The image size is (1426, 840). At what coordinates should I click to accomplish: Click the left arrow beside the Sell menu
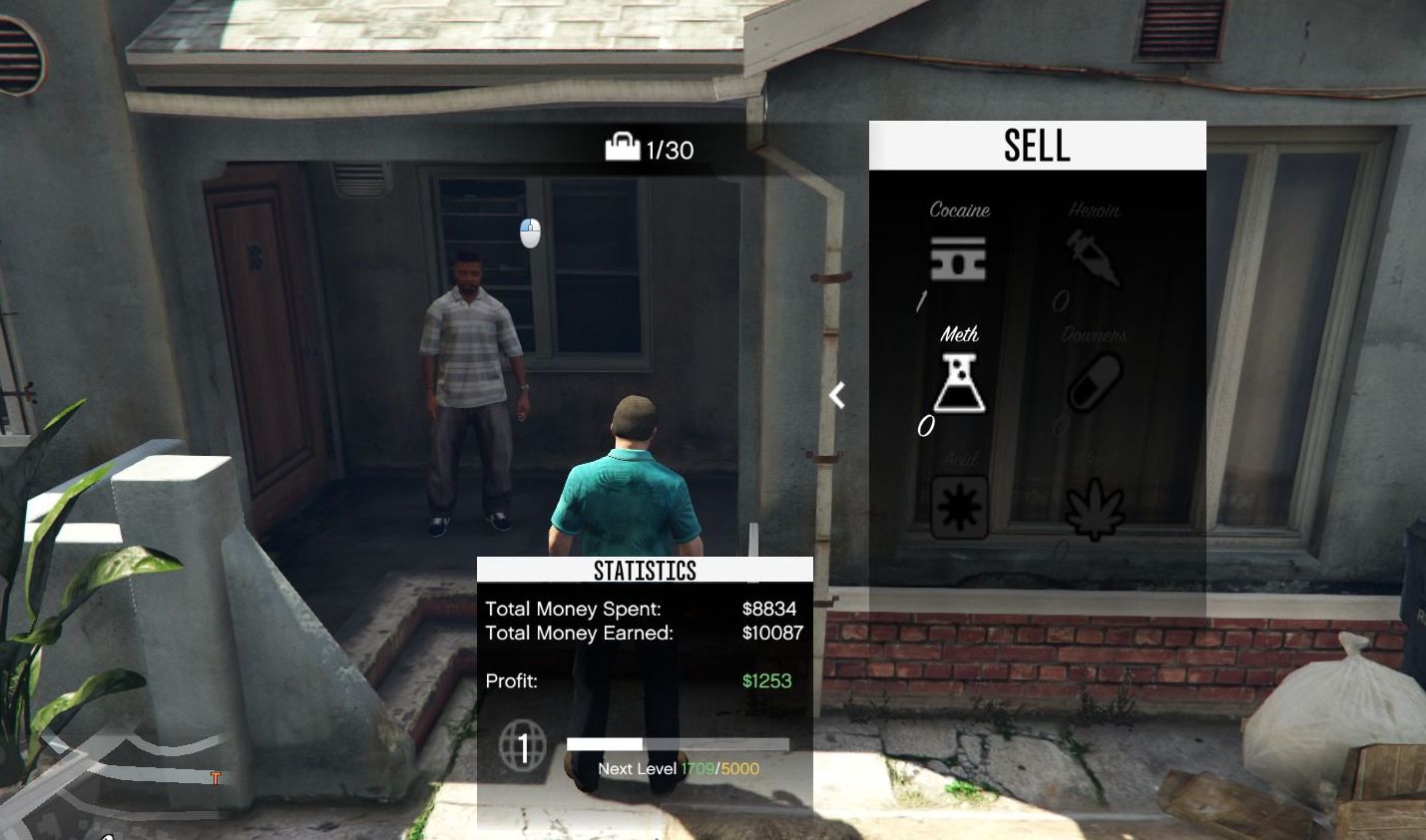click(837, 396)
